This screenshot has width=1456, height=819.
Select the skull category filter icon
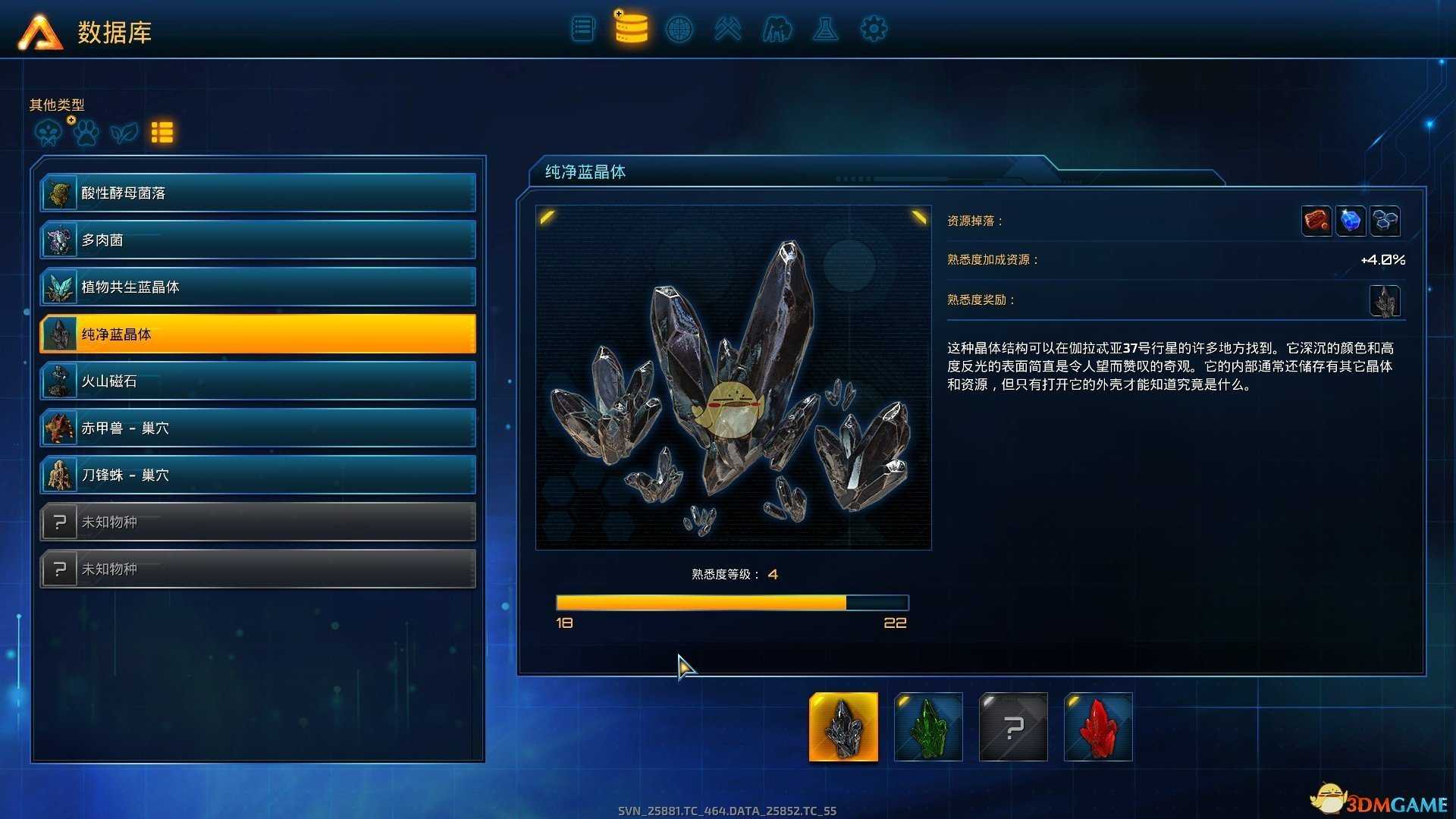(x=47, y=131)
